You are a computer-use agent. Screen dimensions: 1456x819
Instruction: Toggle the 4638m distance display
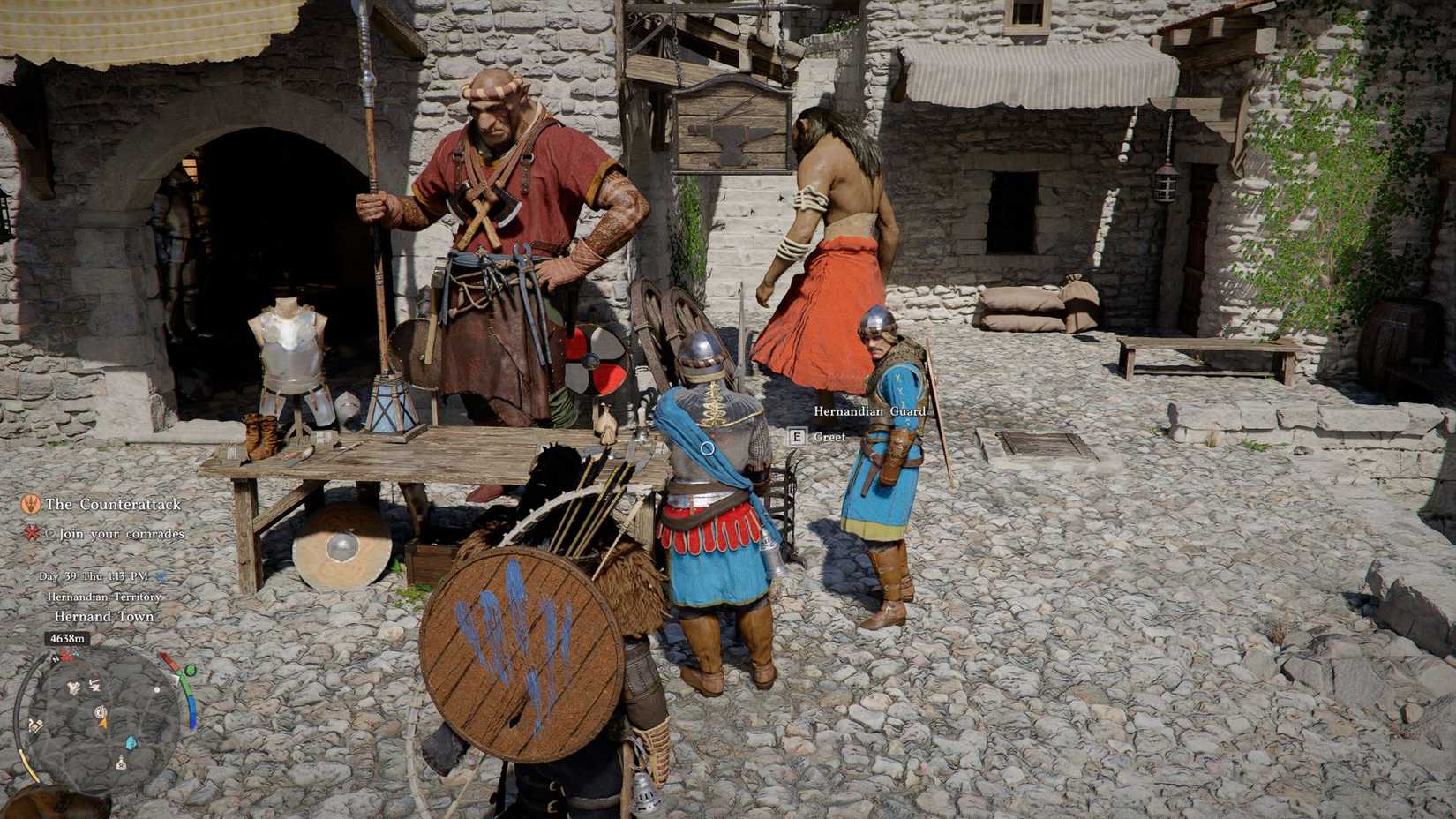[68, 639]
